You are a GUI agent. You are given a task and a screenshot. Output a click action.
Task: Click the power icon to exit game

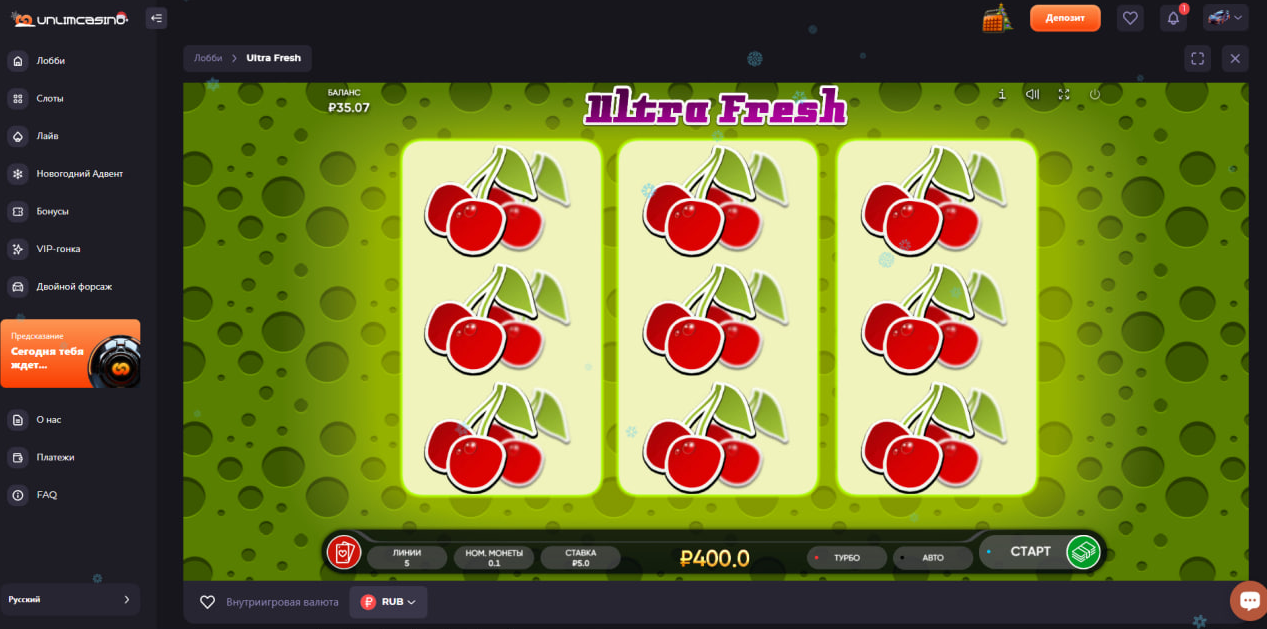1095,94
